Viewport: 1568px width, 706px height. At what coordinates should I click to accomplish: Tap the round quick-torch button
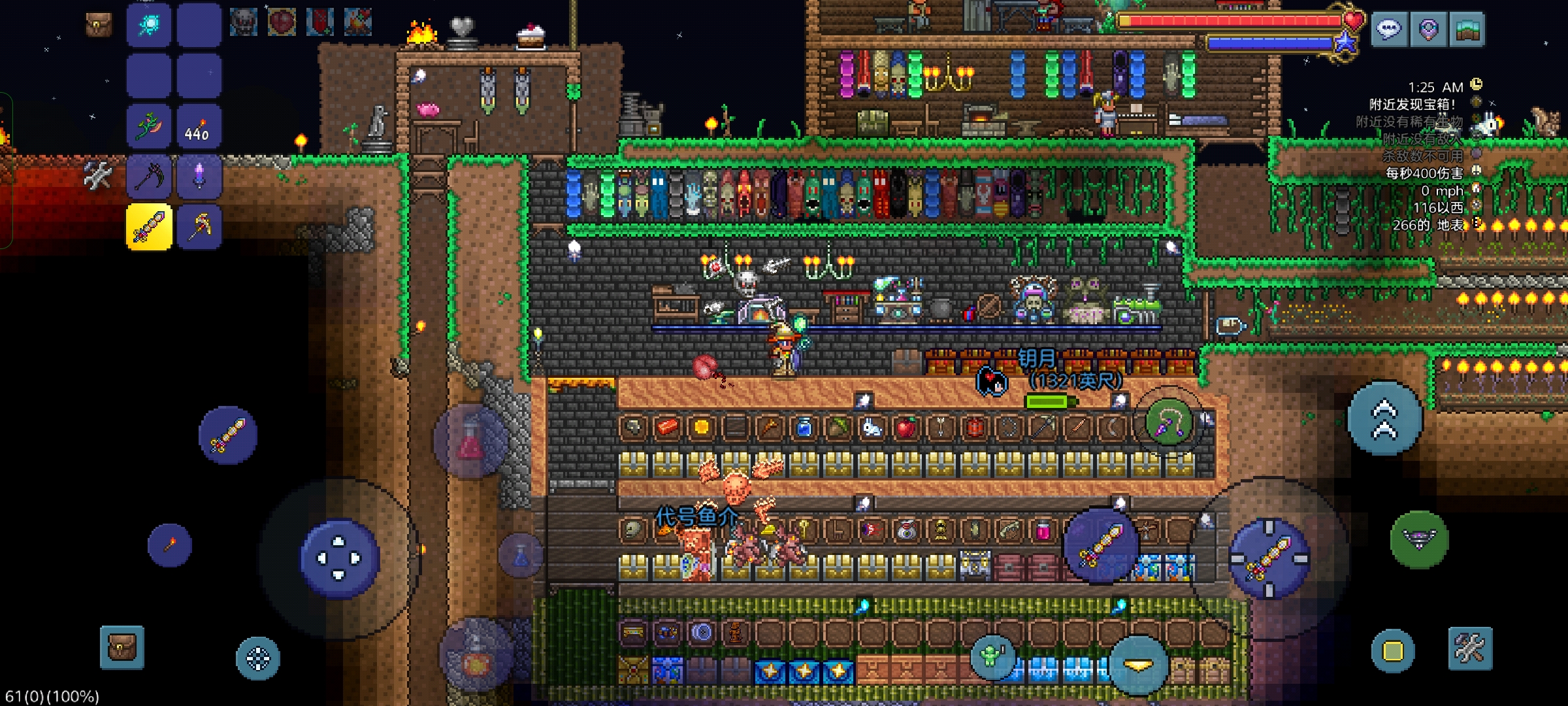[x=170, y=545]
